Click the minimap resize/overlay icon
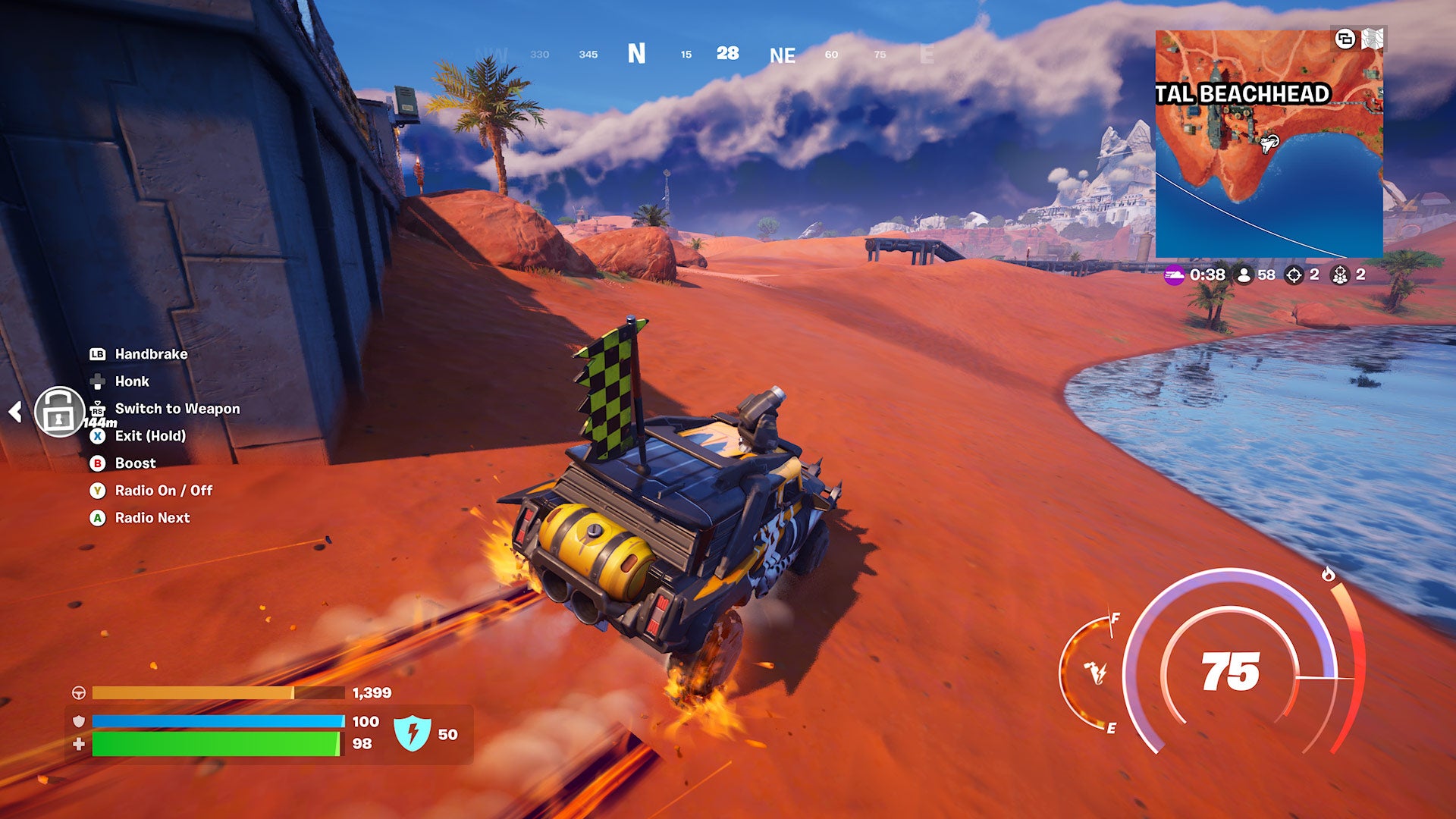1456x819 pixels. [x=1346, y=39]
